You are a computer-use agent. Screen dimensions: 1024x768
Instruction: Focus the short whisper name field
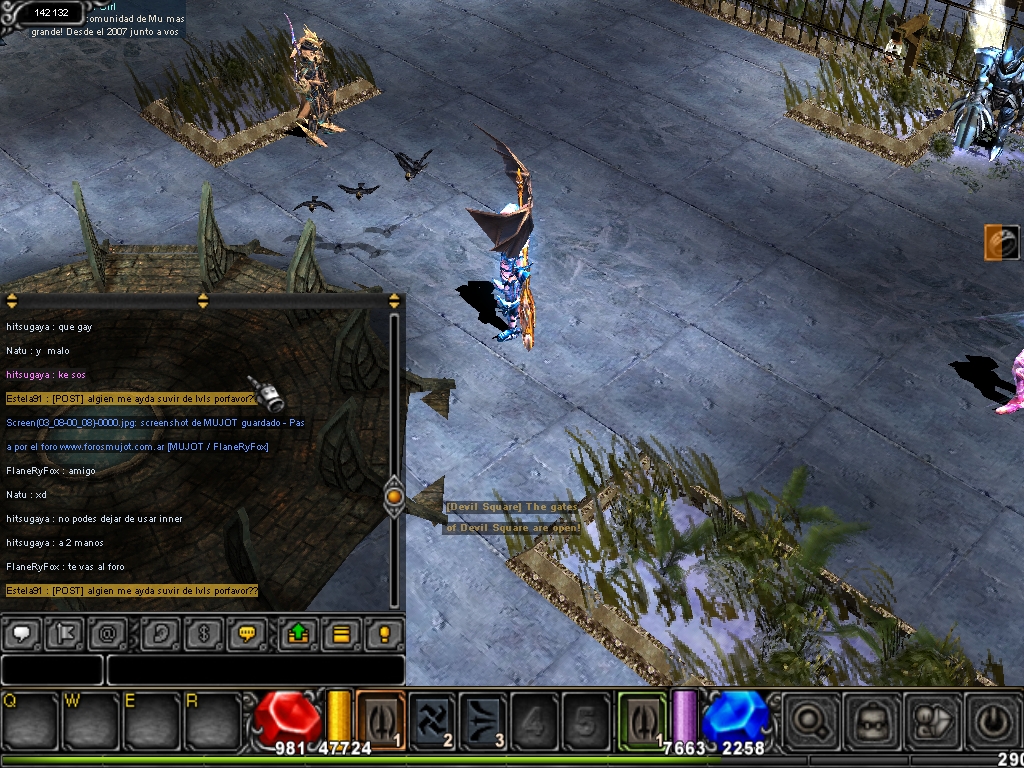52,669
